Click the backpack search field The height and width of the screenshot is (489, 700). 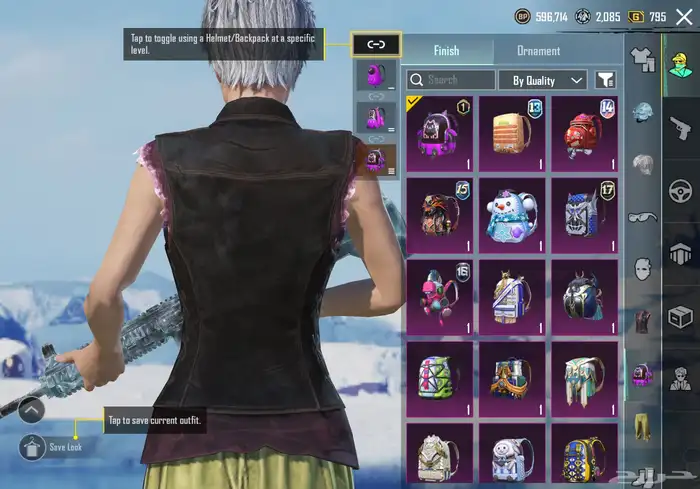click(x=451, y=80)
